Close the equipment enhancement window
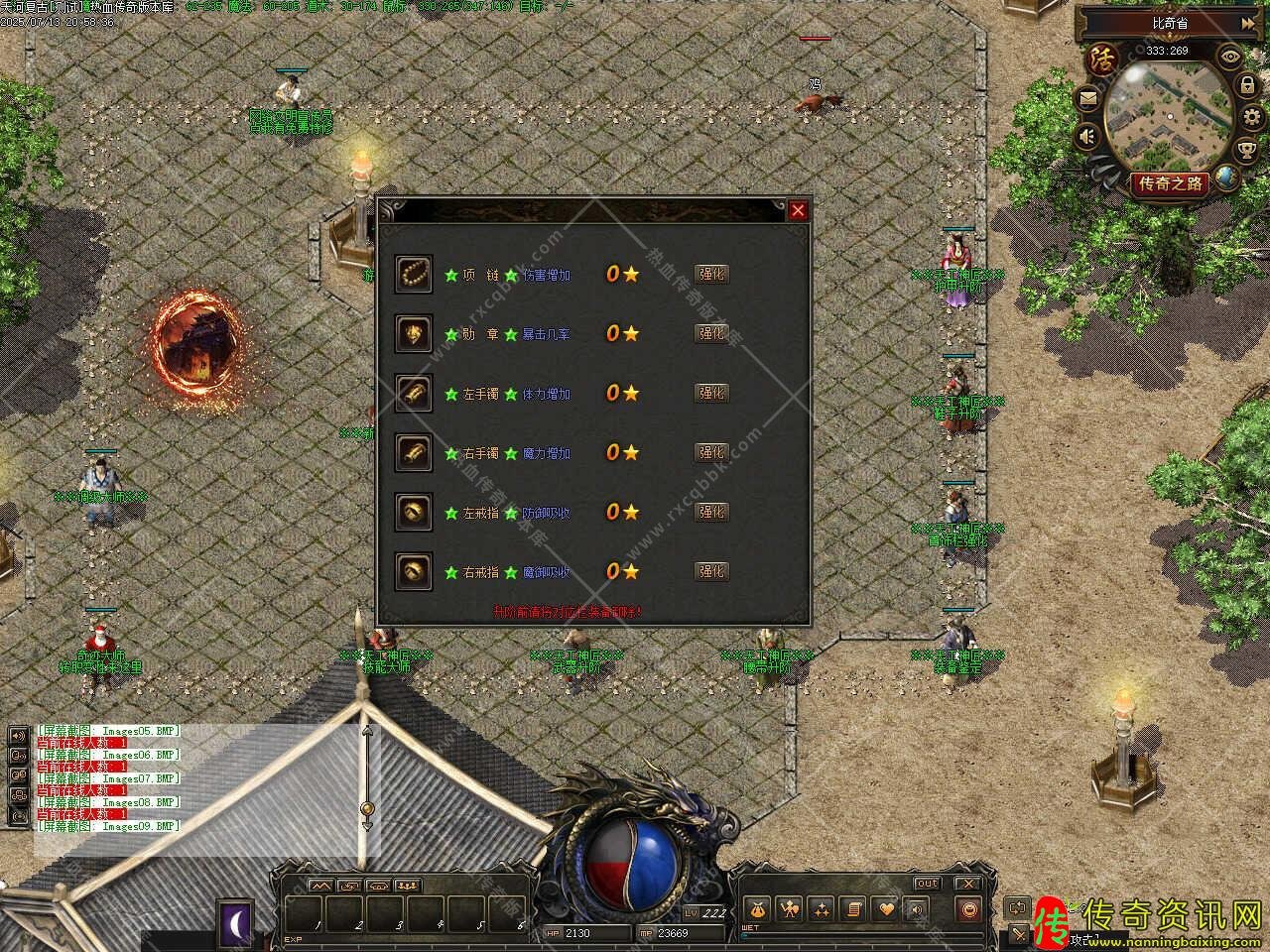The image size is (1270, 952). (x=798, y=210)
